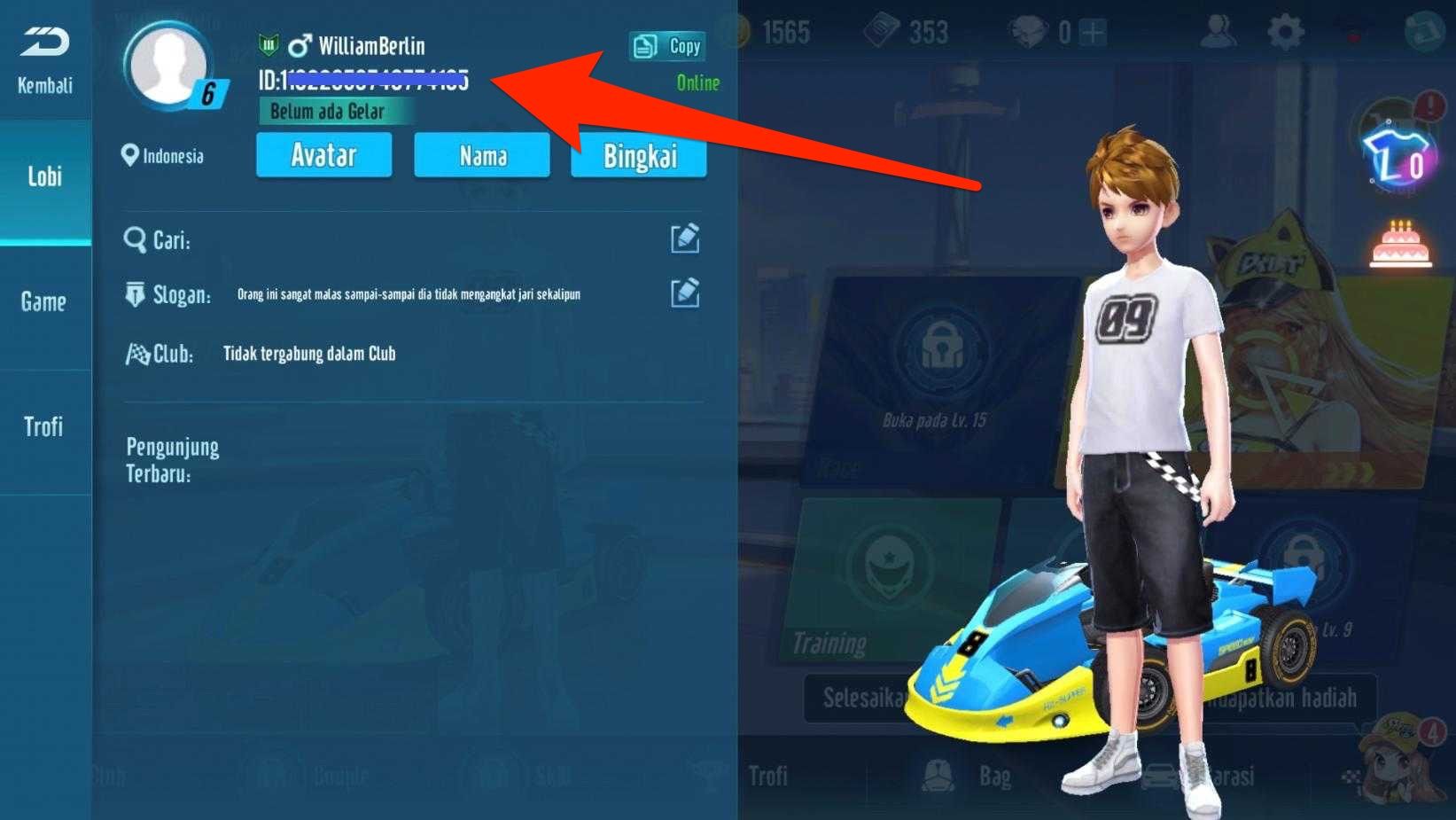
Task: Edit the Cari field
Action: tap(685, 238)
